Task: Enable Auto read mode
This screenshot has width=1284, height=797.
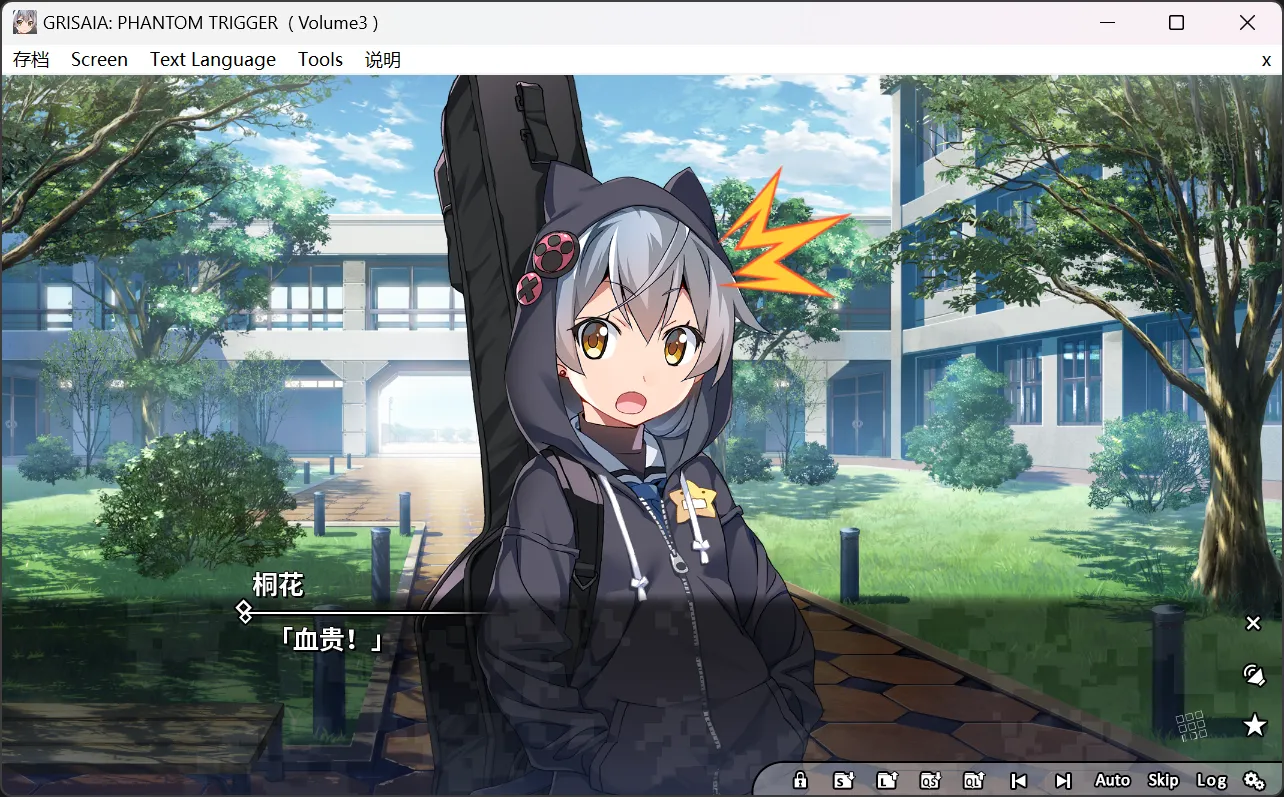Action: coord(1111,780)
